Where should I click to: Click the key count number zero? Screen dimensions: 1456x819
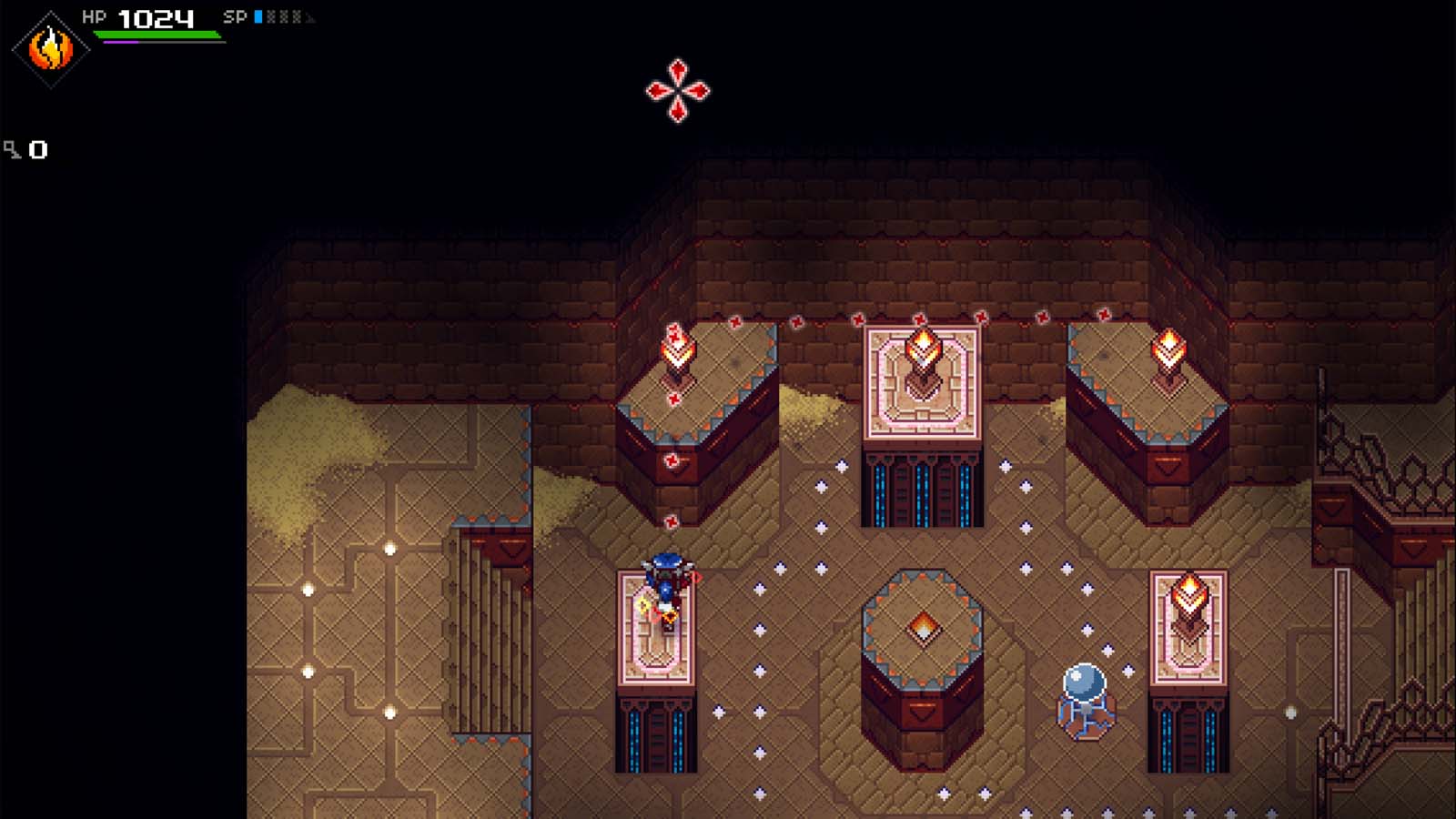(x=38, y=147)
